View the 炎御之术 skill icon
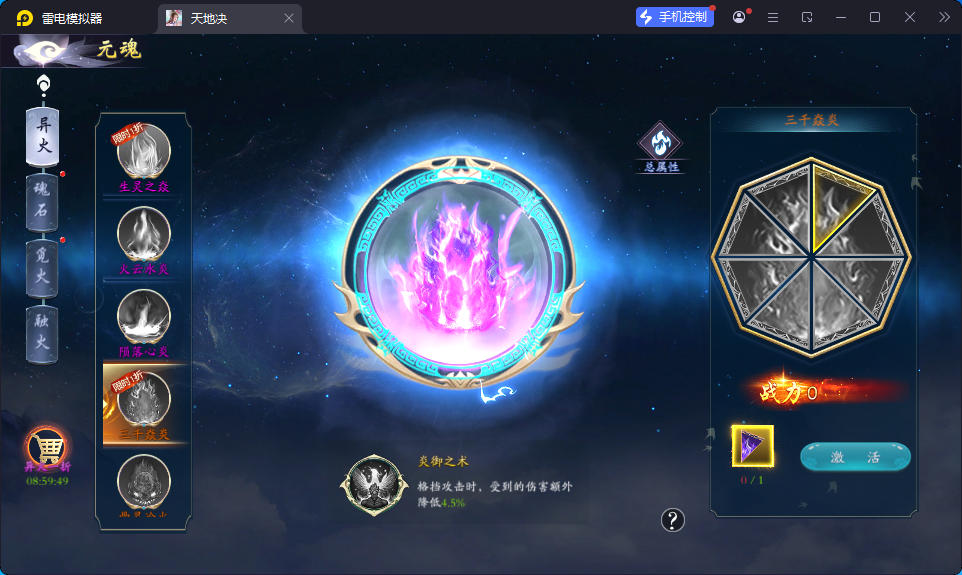962x575 pixels. 373,486
